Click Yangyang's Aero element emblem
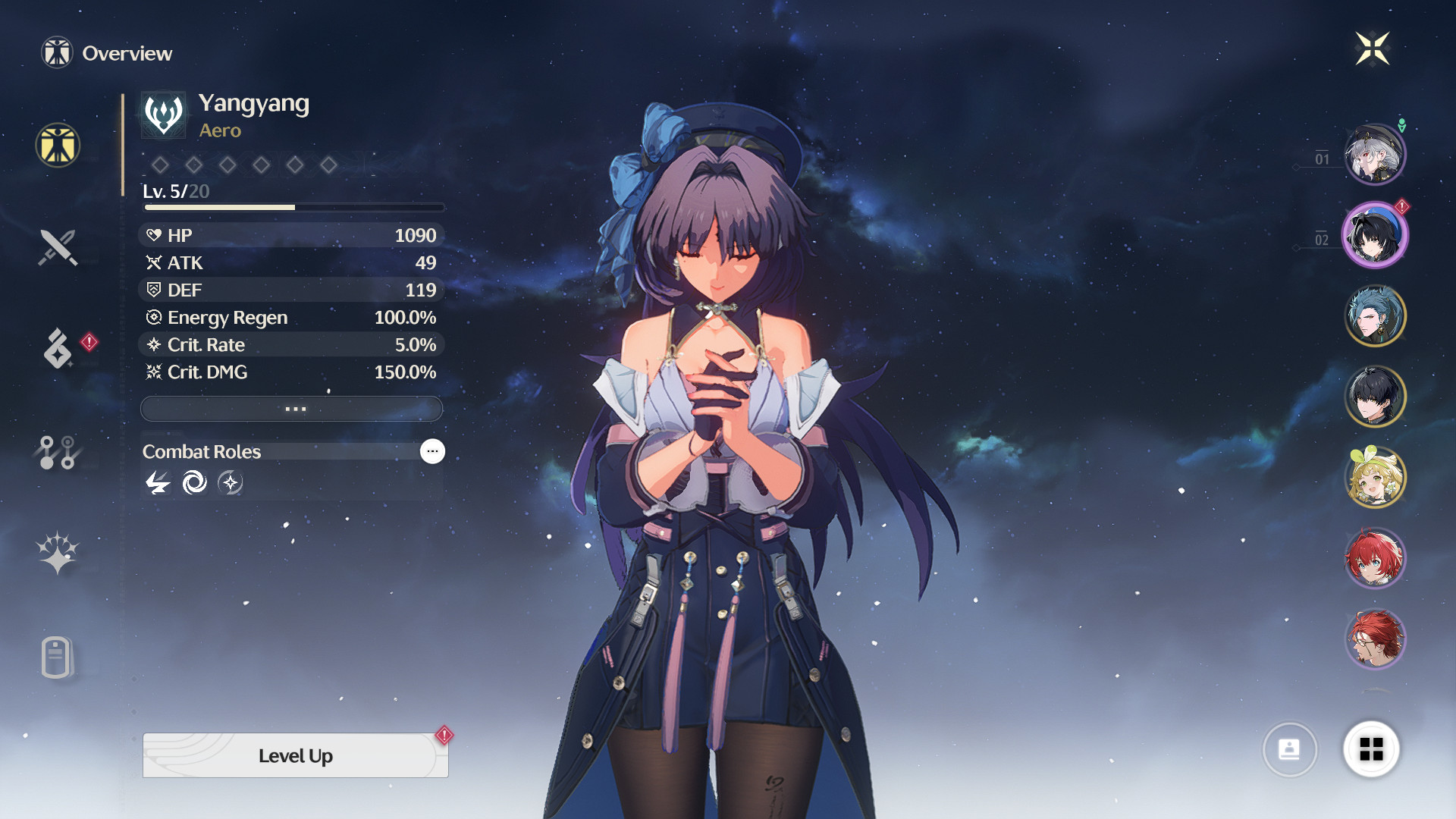Image resolution: width=1456 pixels, height=819 pixels. click(x=162, y=114)
